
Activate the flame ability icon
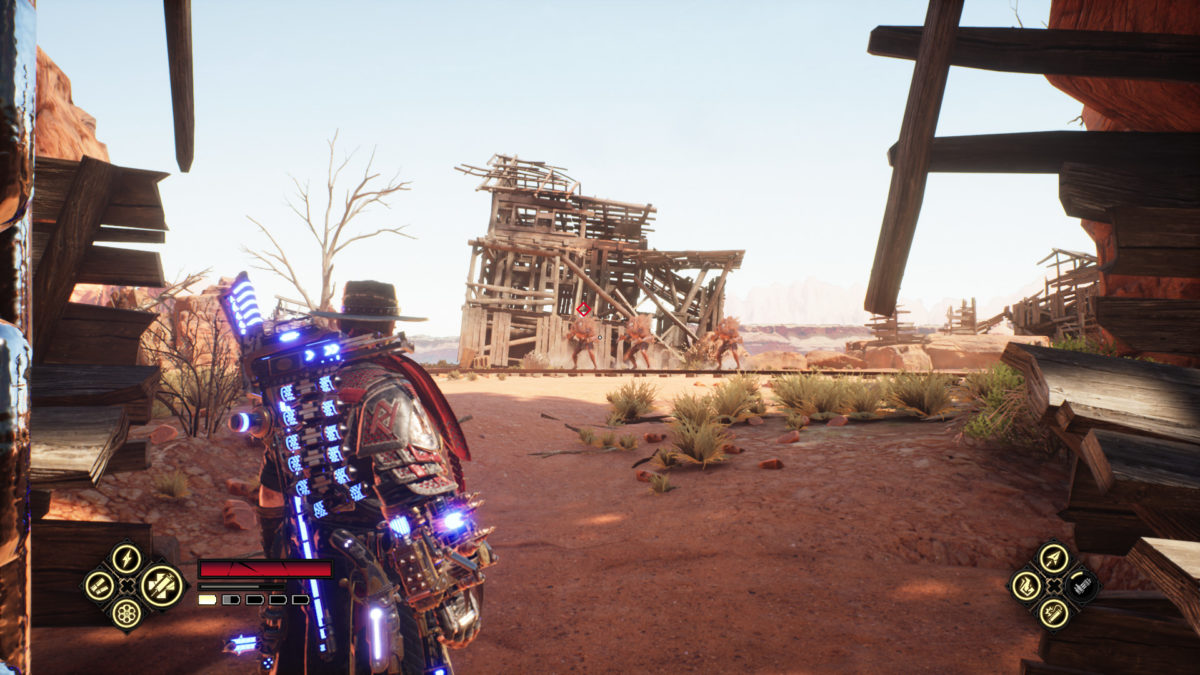coord(1026,586)
